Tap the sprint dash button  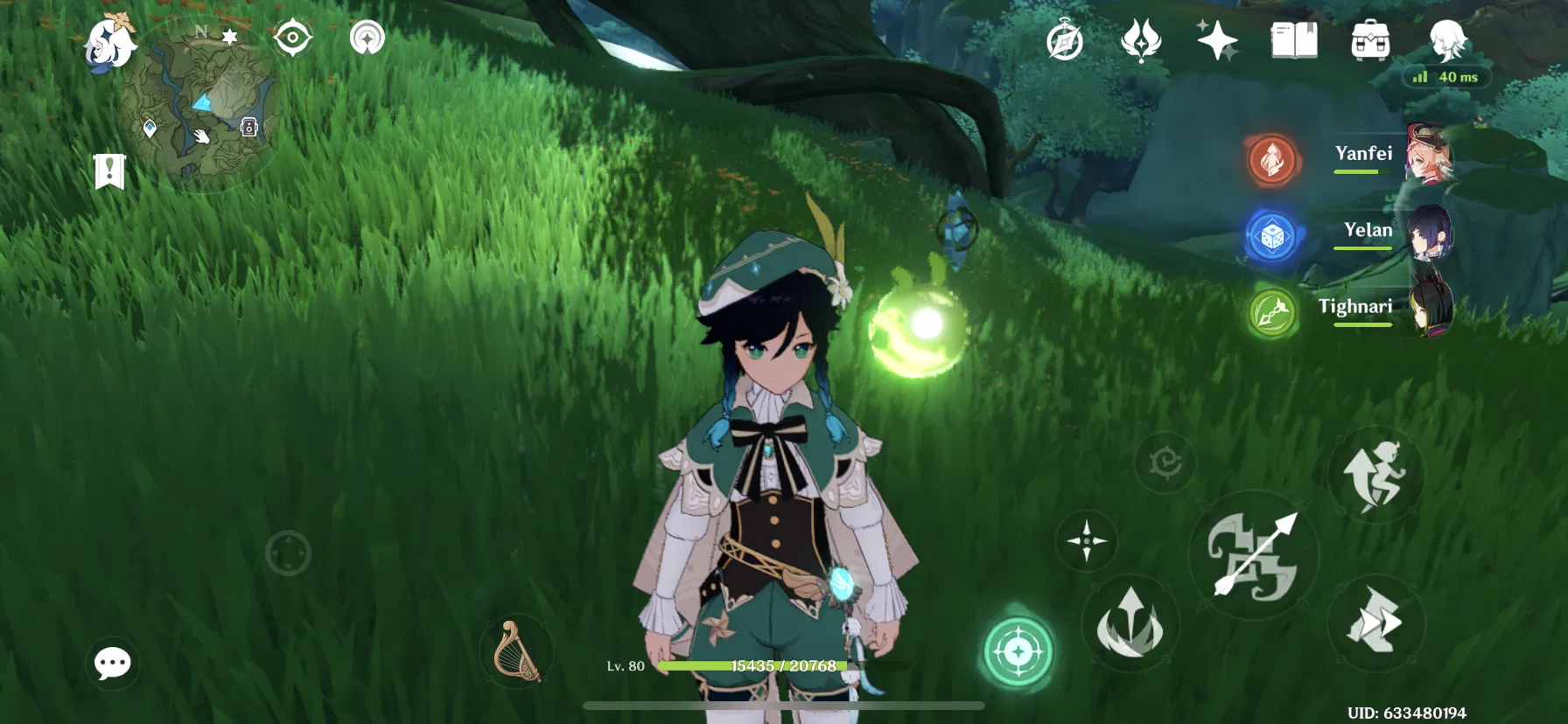pos(1375,623)
